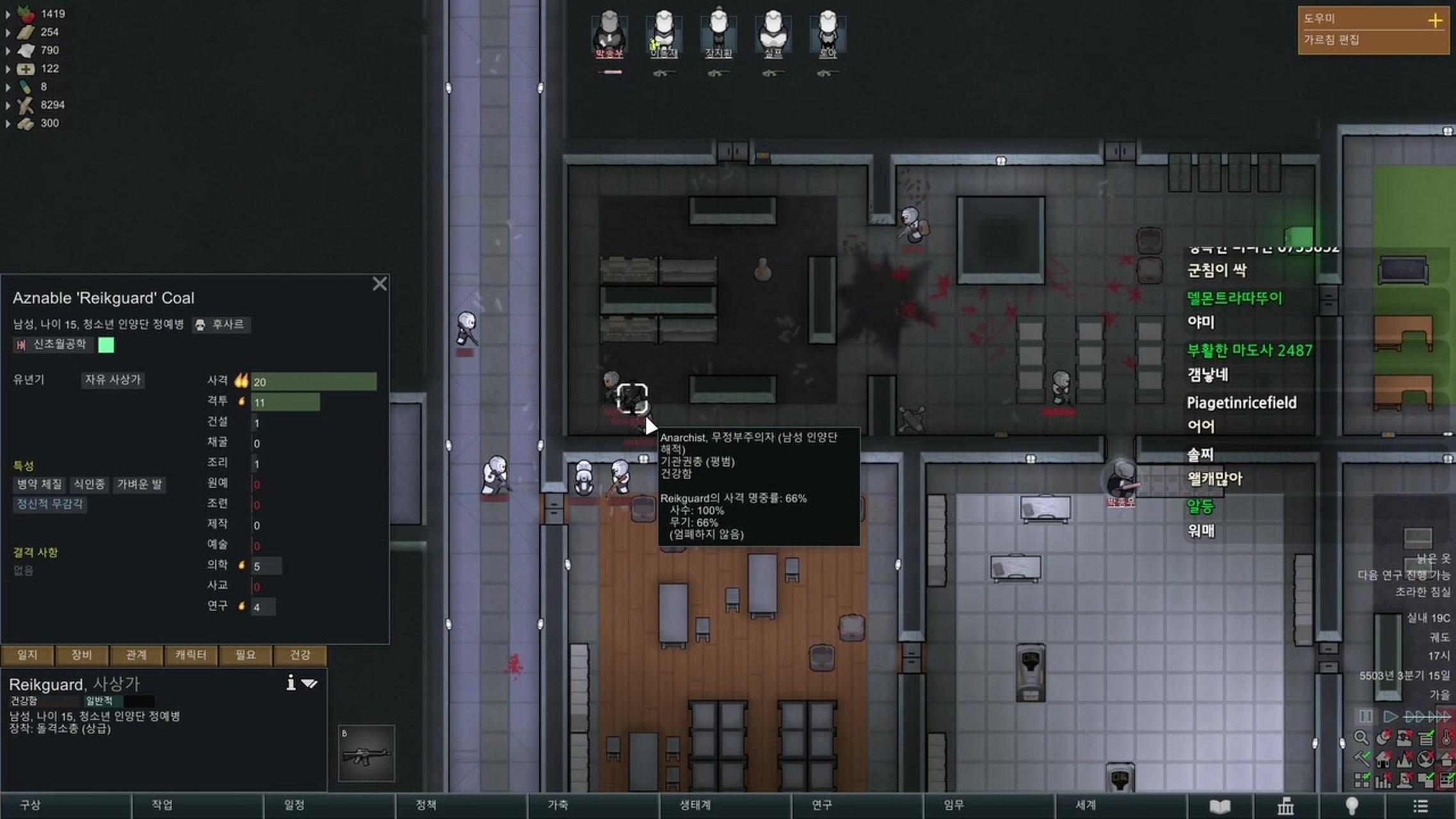Open the 필요 (Needs) tab
Screen dimensions: 1456x819
tap(245, 655)
